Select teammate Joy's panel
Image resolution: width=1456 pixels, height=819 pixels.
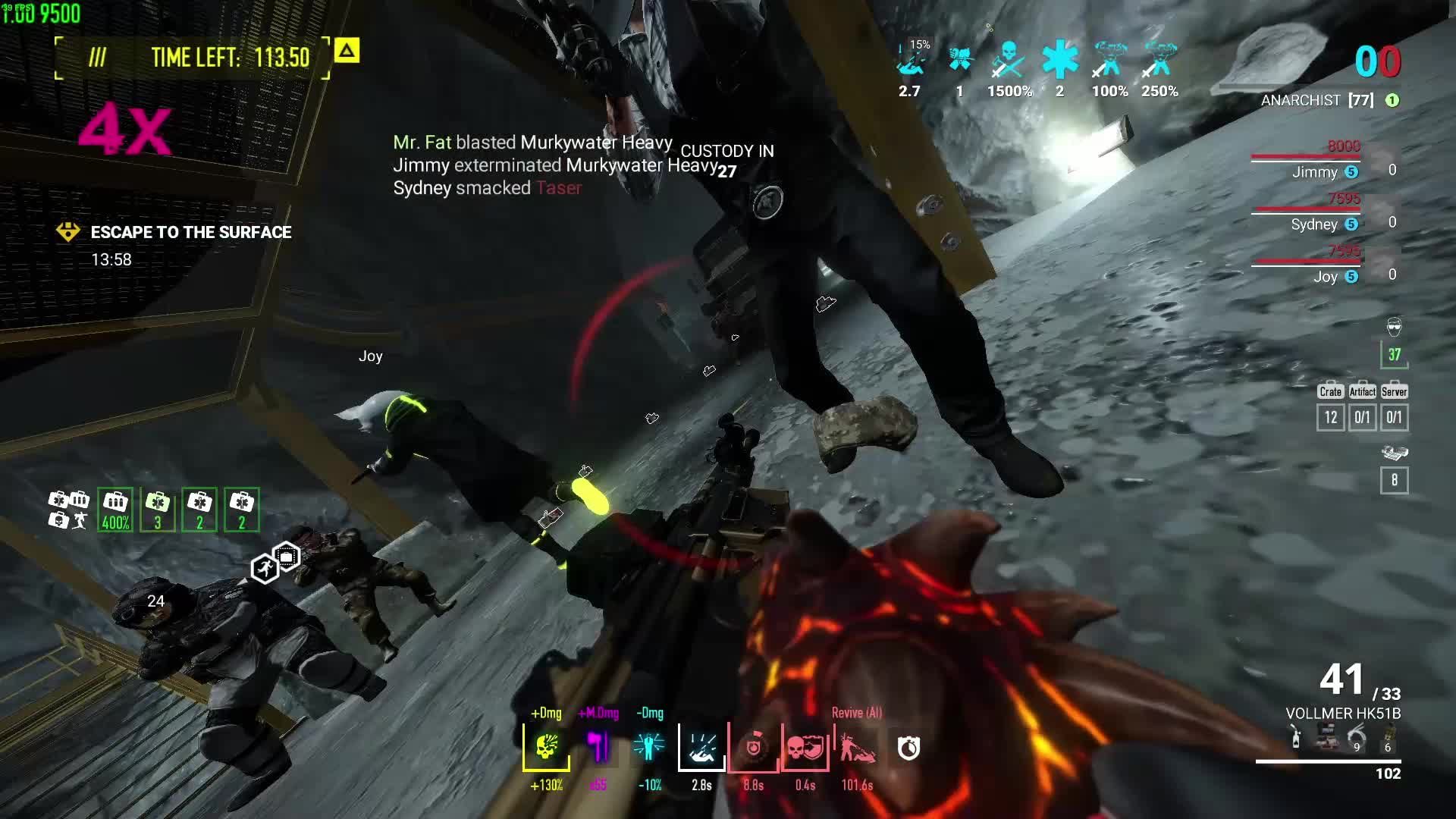pyautogui.click(x=1326, y=276)
